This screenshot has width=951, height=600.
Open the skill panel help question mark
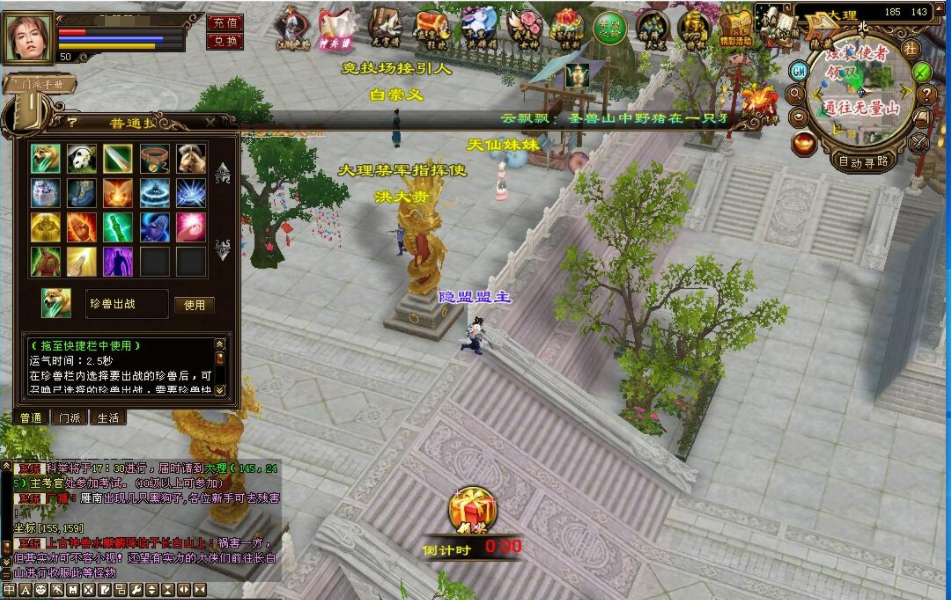tap(72, 122)
